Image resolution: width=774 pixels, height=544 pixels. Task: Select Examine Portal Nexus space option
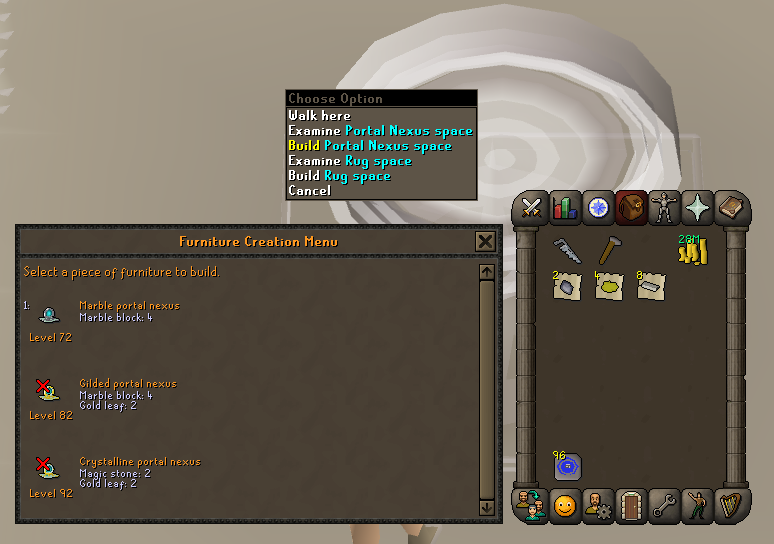(380, 131)
